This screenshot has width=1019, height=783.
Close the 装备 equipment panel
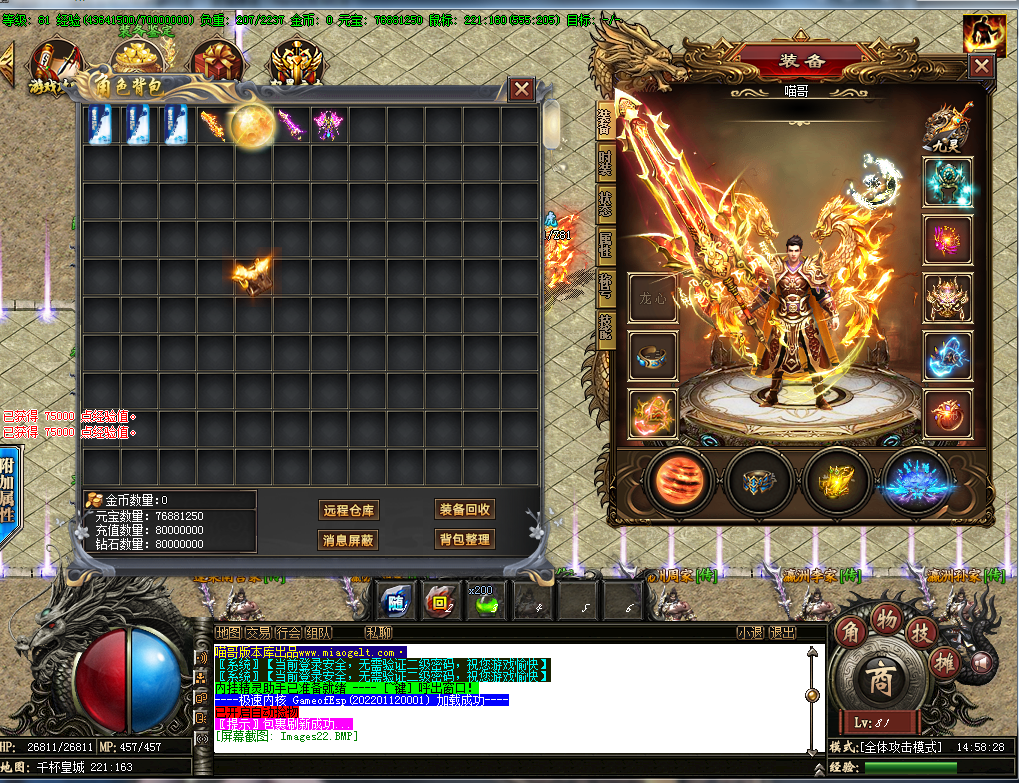coord(982,65)
